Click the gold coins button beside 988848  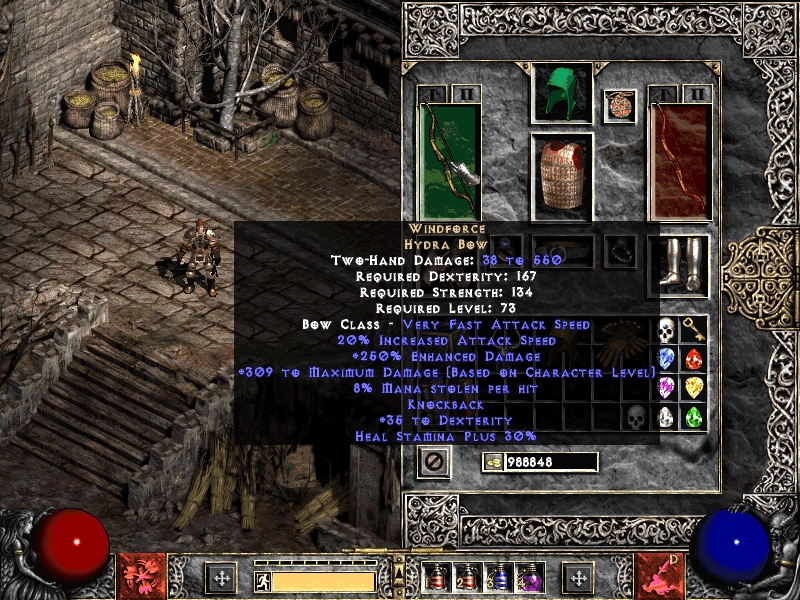[x=492, y=462]
